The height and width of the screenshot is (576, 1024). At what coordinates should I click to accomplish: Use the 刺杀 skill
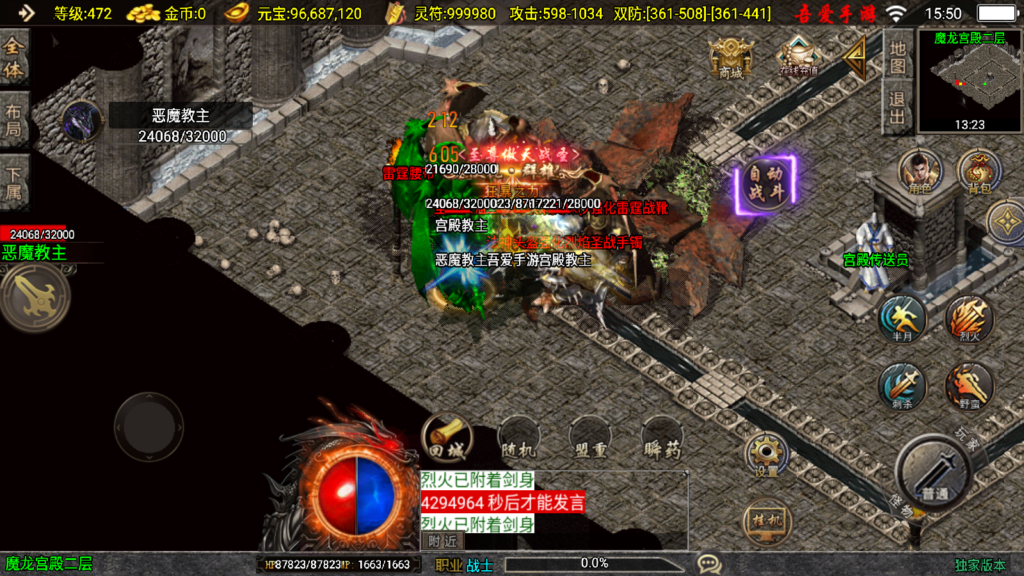point(904,385)
